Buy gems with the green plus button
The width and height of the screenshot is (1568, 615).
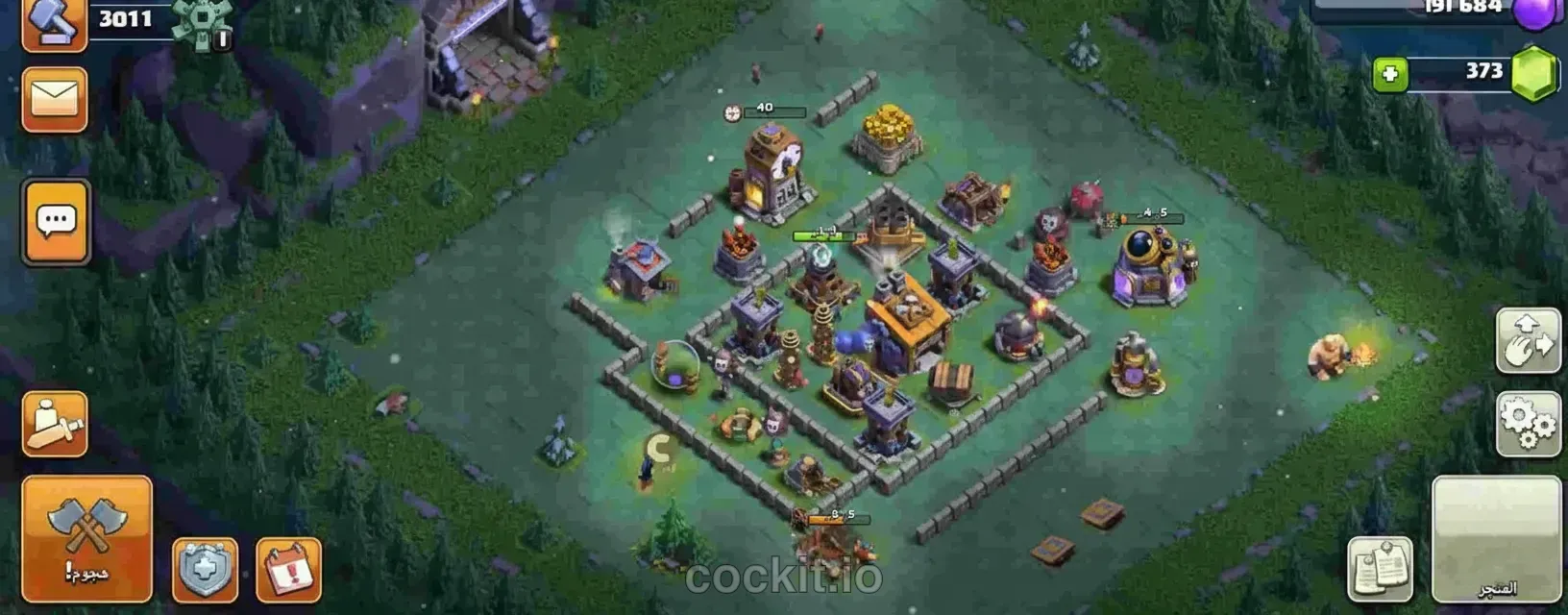(1389, 74)
